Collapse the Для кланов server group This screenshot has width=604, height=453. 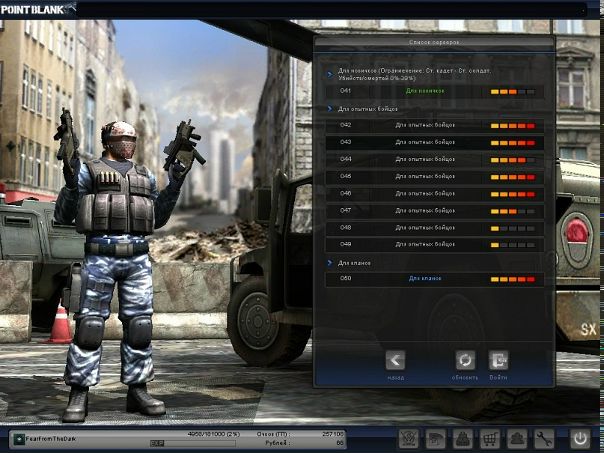(x=331, y=263)
